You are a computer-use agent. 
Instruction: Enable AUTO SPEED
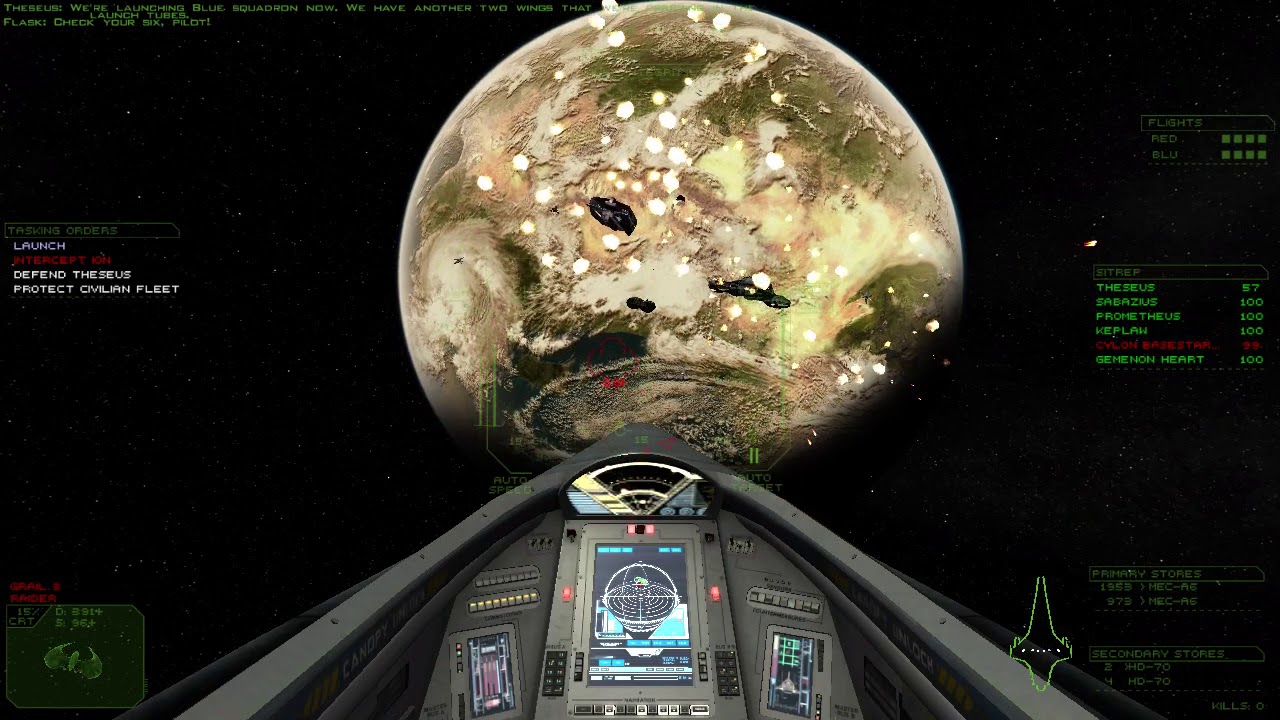click(x=510, y=484)
